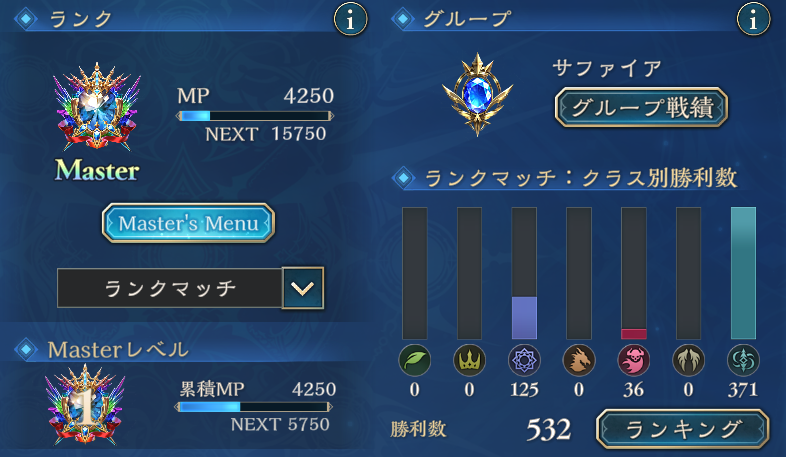Open the Master's Menu
The image size is (786, 457).
point(188,223)
